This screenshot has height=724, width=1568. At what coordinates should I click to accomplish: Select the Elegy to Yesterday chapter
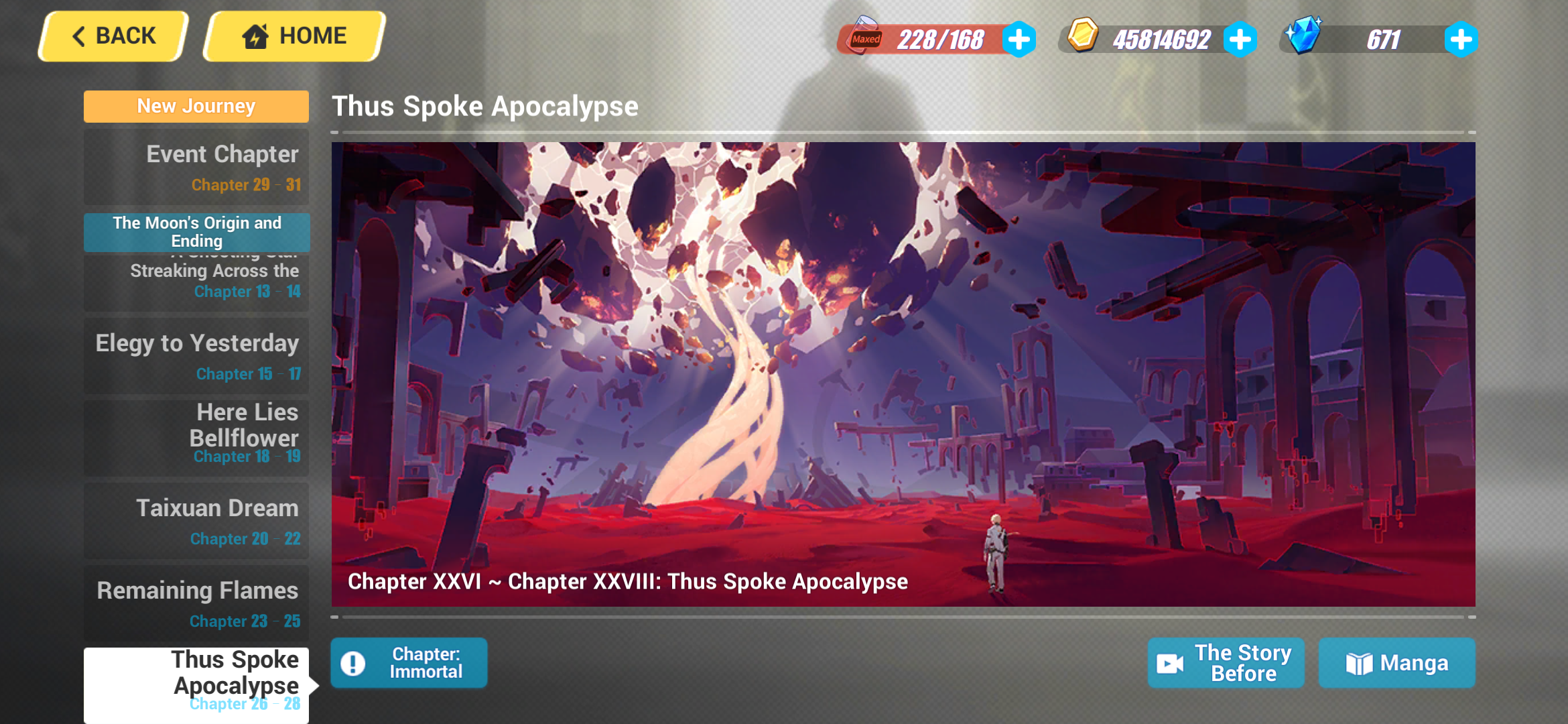[196, 355]
